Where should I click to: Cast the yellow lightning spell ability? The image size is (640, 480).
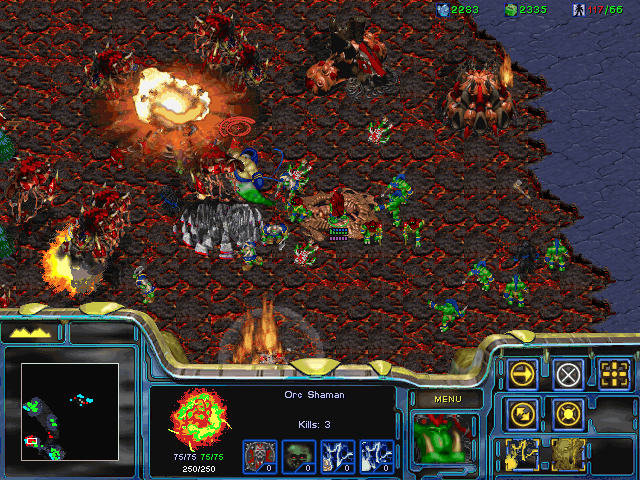[x=523, y=452]
